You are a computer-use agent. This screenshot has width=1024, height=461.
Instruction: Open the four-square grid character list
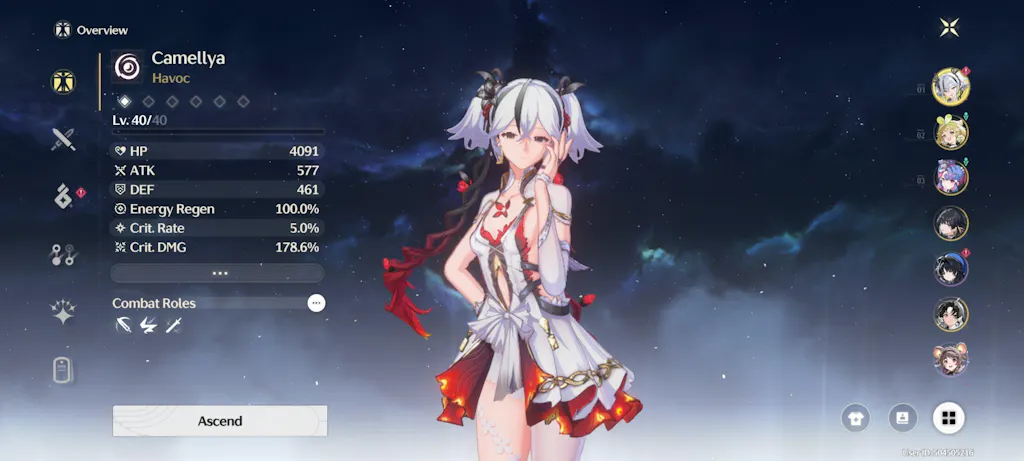(948, 417)
